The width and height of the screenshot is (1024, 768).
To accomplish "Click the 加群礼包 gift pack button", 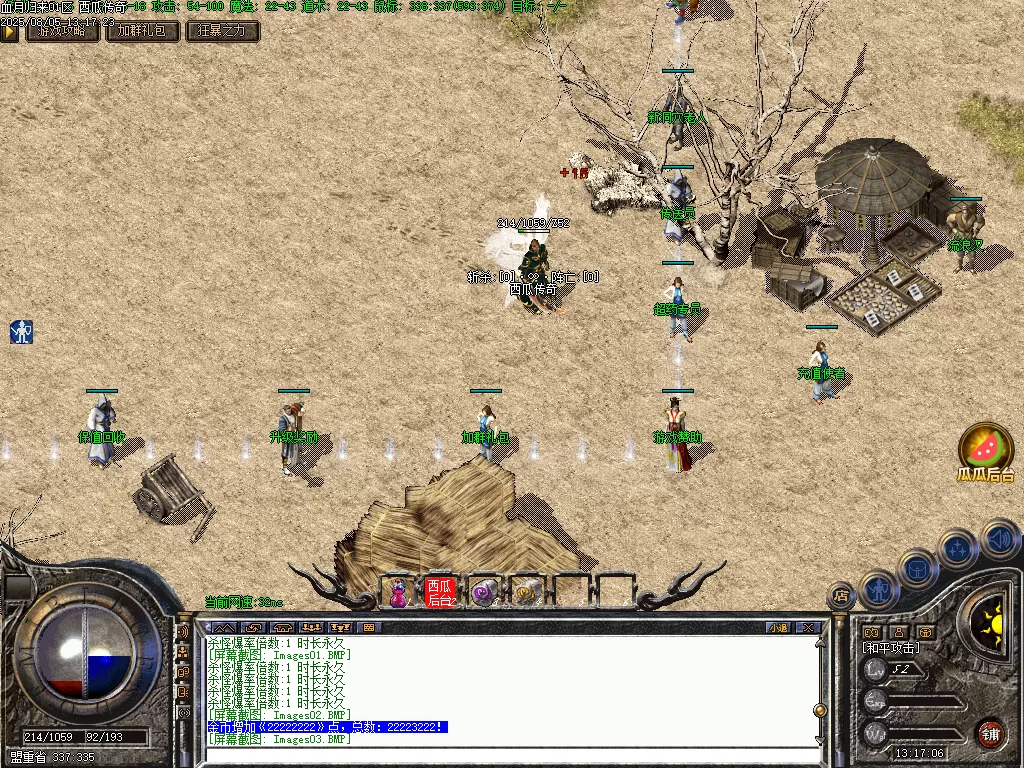I will tap(143, 31).
